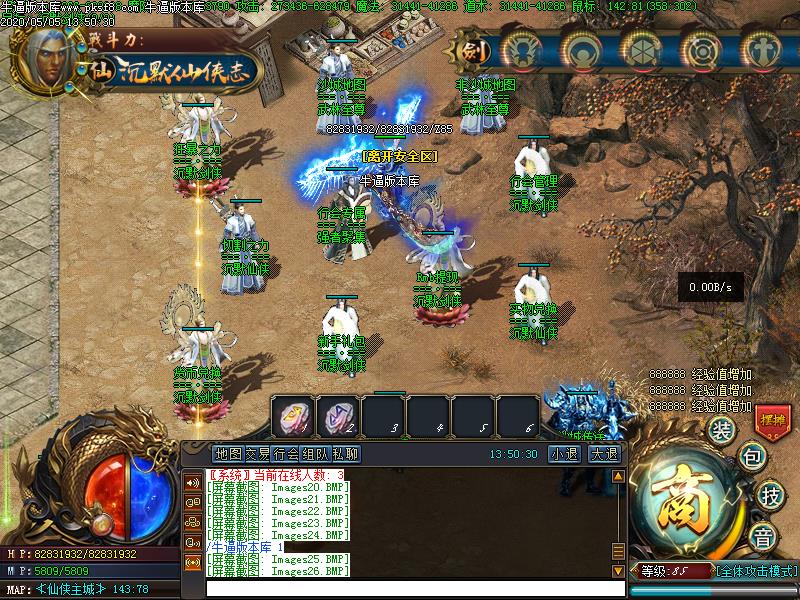This screenshot has width=800, height=600.
Task: Select the first hotbar rune item
Action: point(294,415)
